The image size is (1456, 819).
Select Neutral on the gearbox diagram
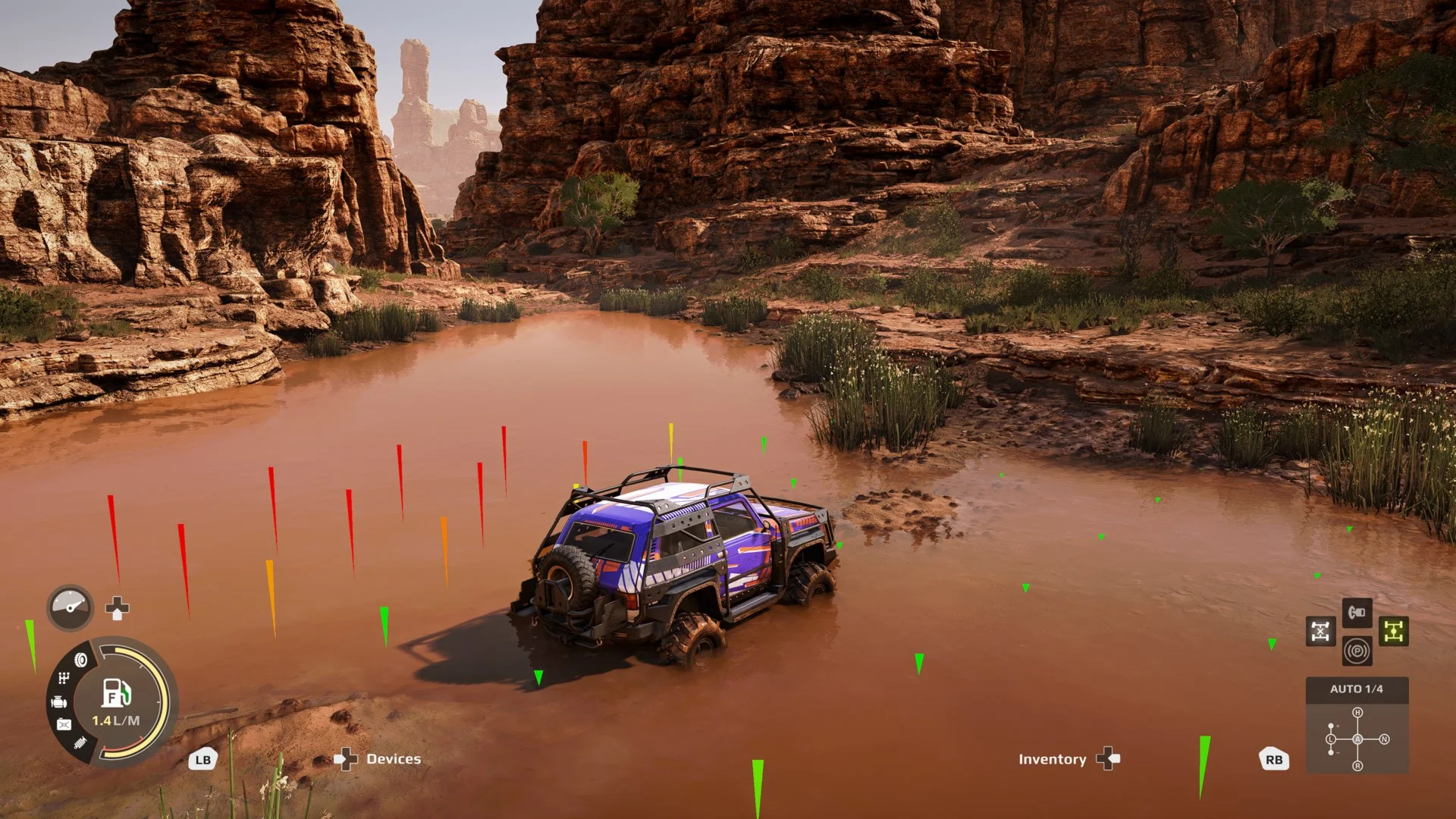[x=1384, y=739]
